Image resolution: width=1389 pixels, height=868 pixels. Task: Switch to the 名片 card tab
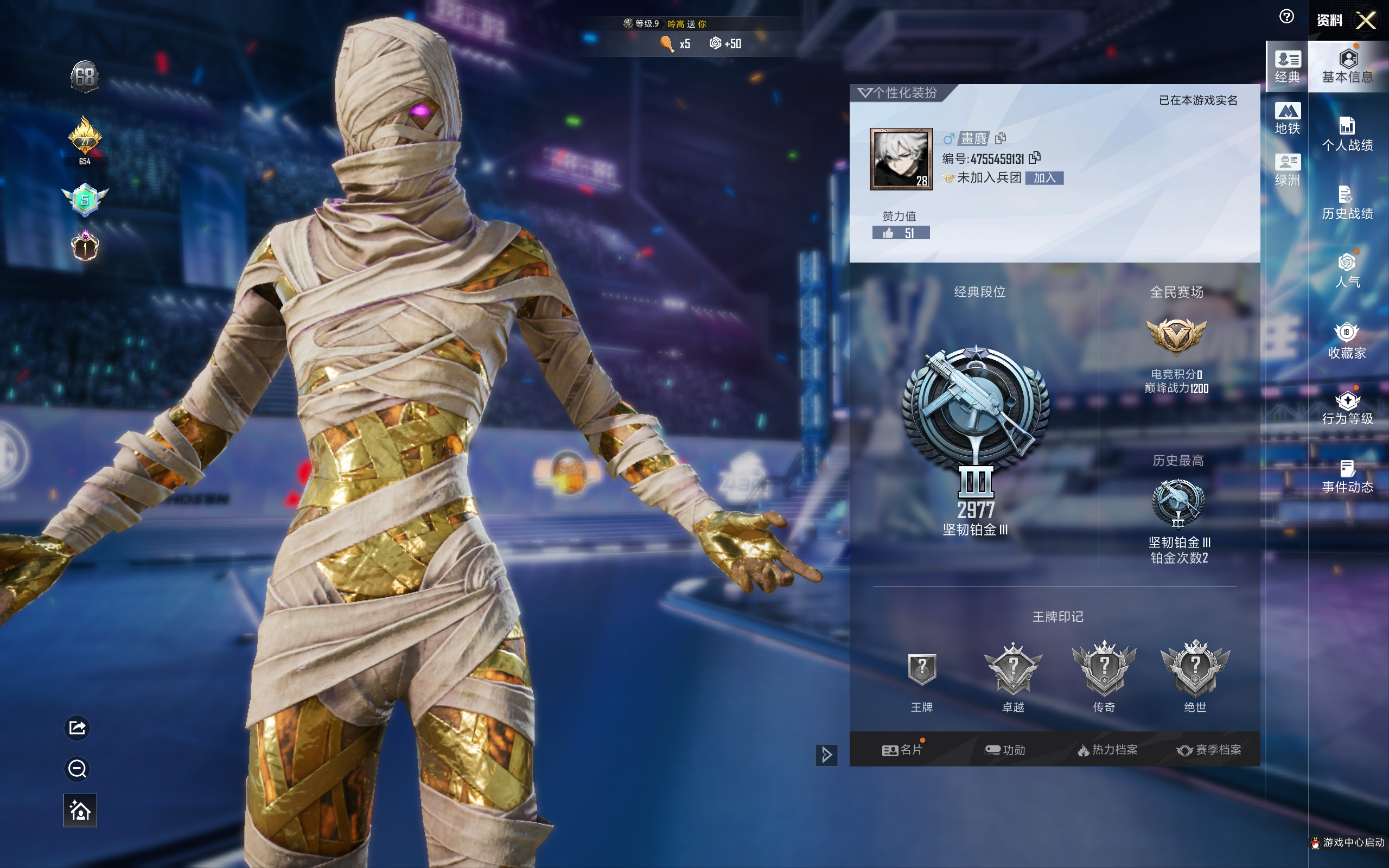[902, 750]
